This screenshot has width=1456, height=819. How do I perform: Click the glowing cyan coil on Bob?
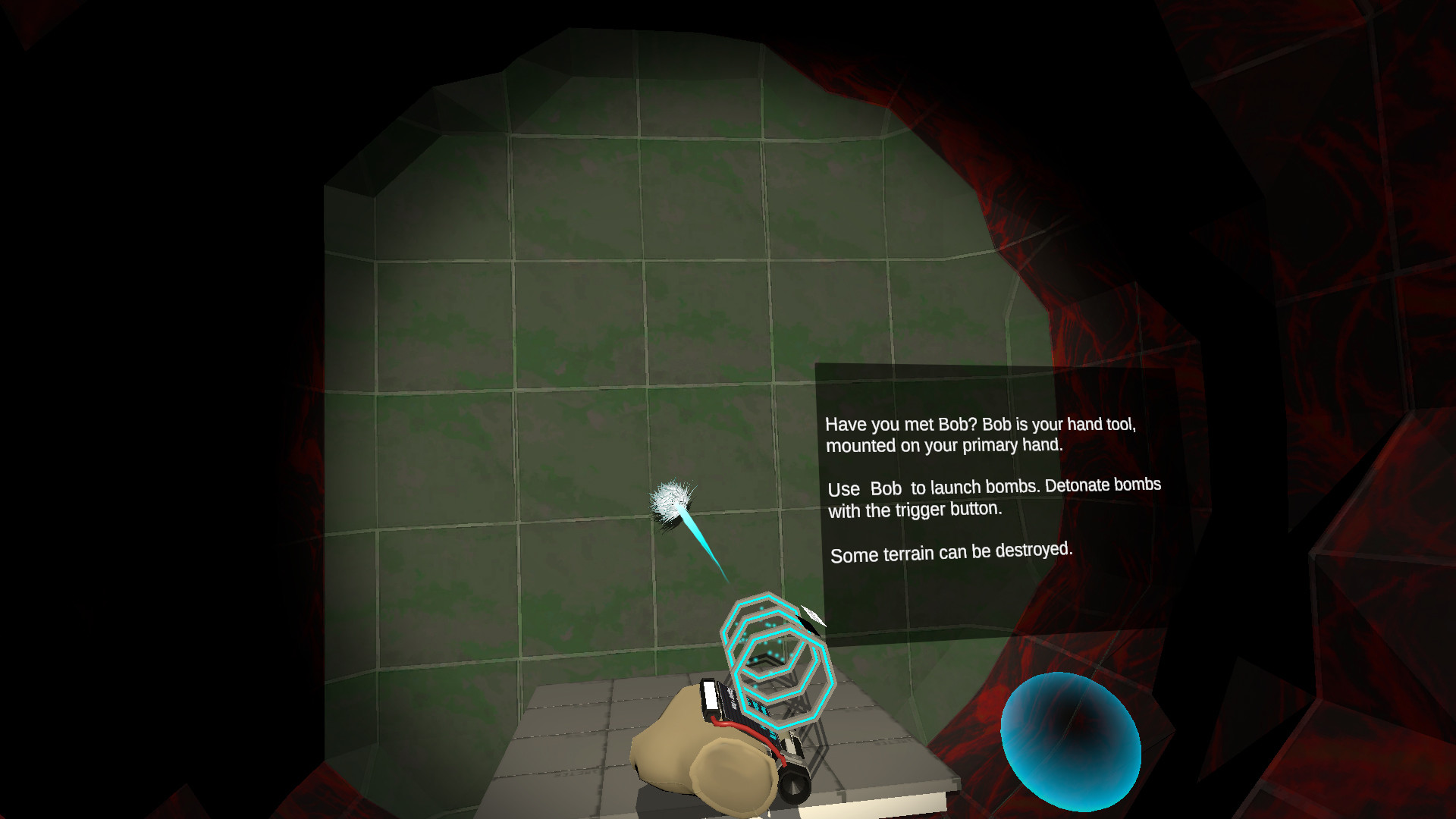tap(777, 656)
